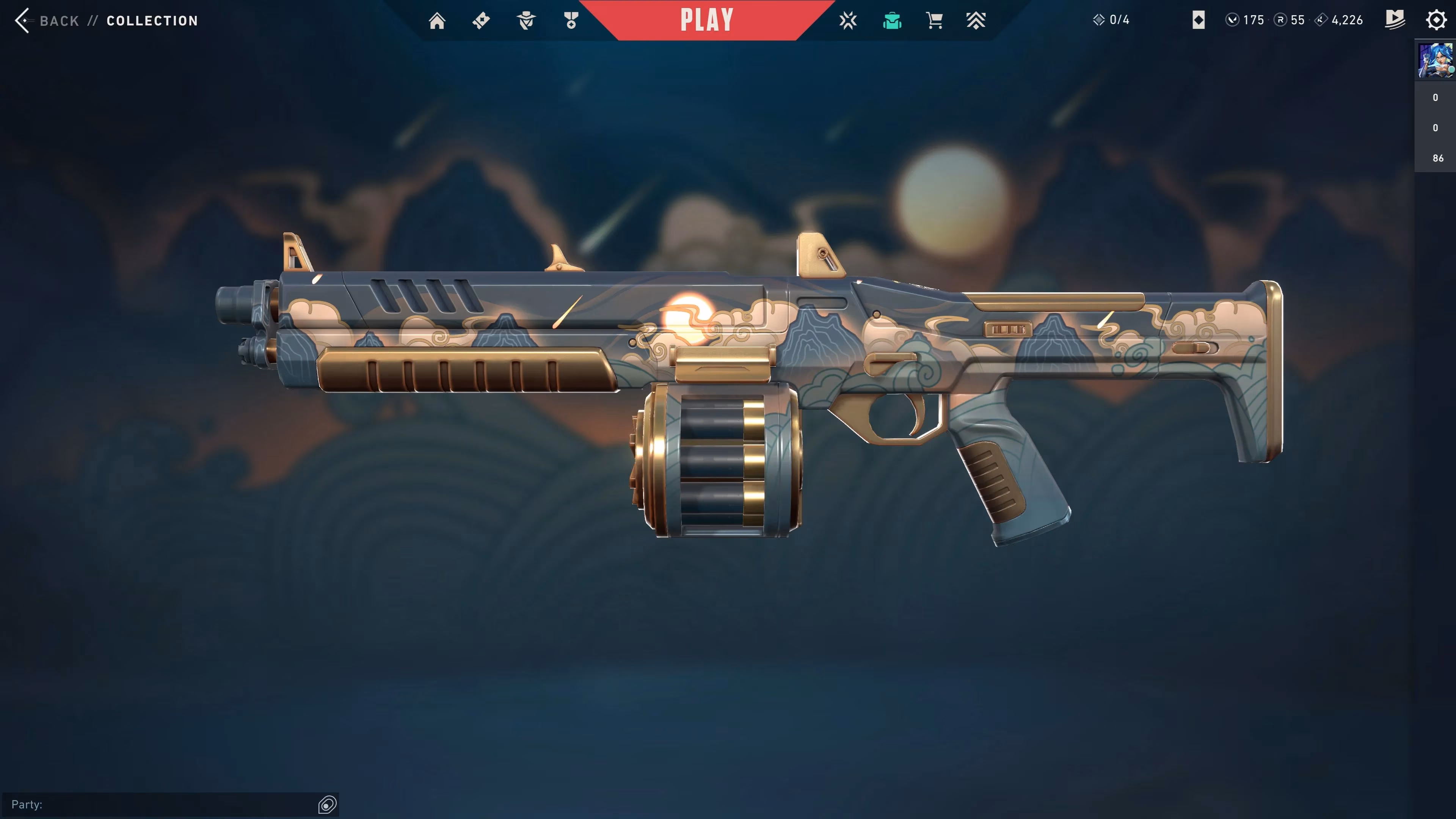Open the Battlepass ticket icon
1456x819 pixels.
coord(481,21)
